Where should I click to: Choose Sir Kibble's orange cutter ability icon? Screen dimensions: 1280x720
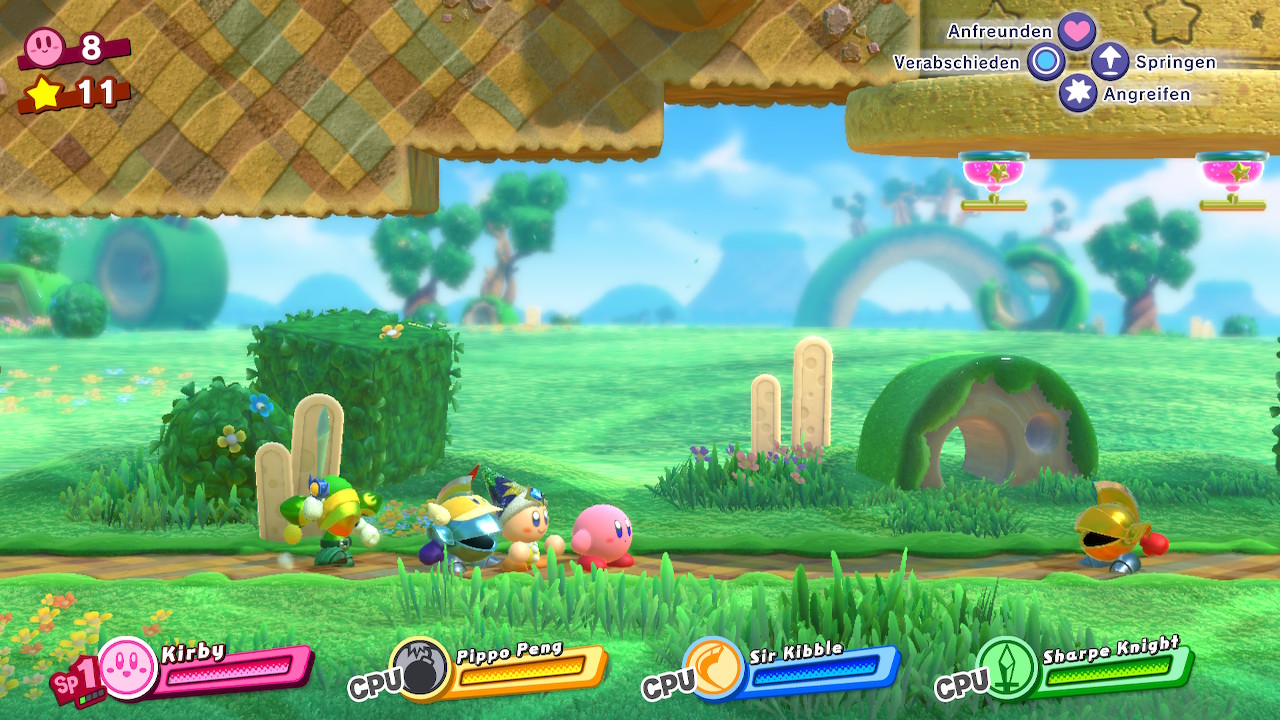714,667
